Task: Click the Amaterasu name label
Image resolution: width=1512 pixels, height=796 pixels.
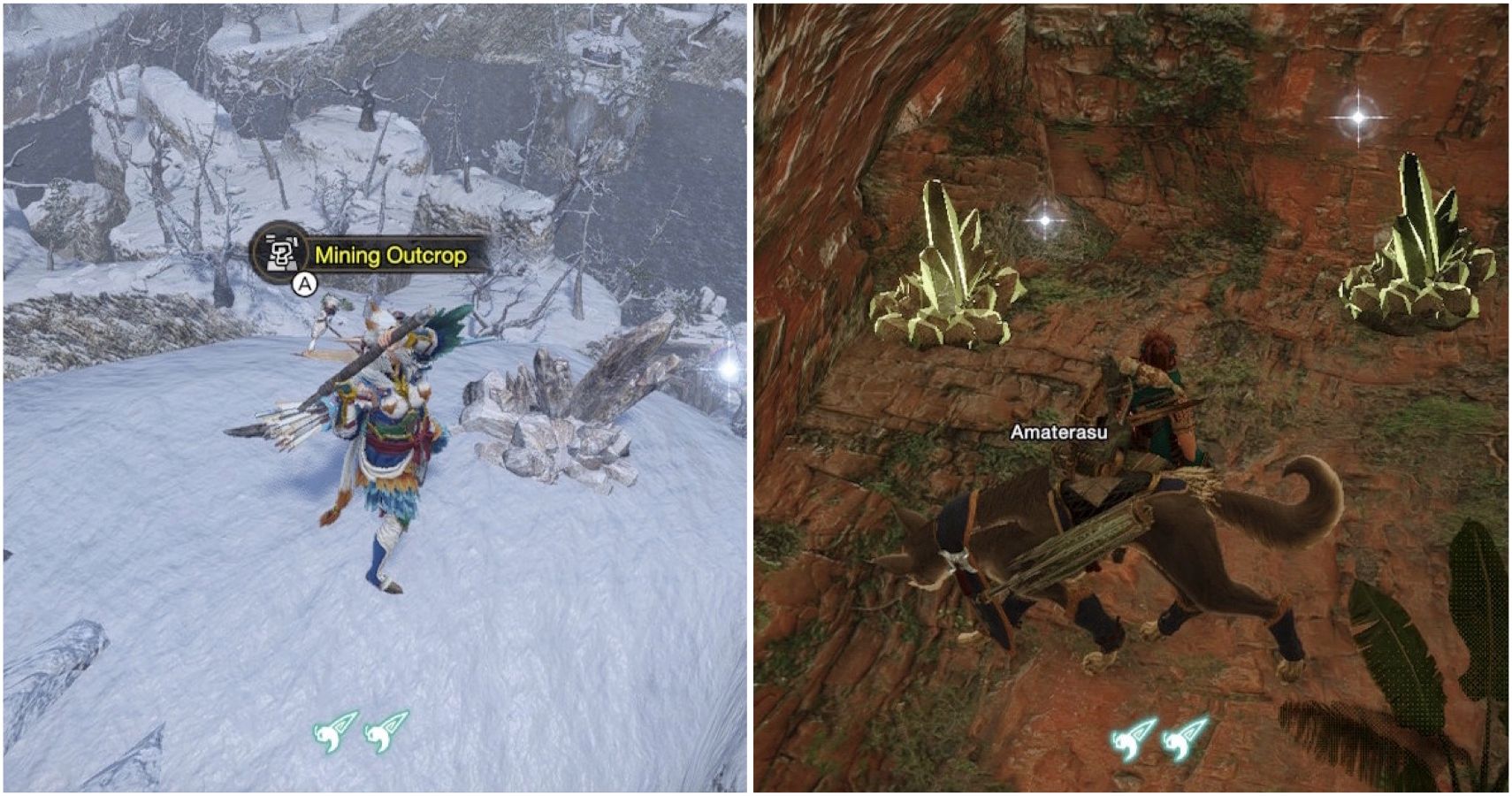Action: point(1060,432)
